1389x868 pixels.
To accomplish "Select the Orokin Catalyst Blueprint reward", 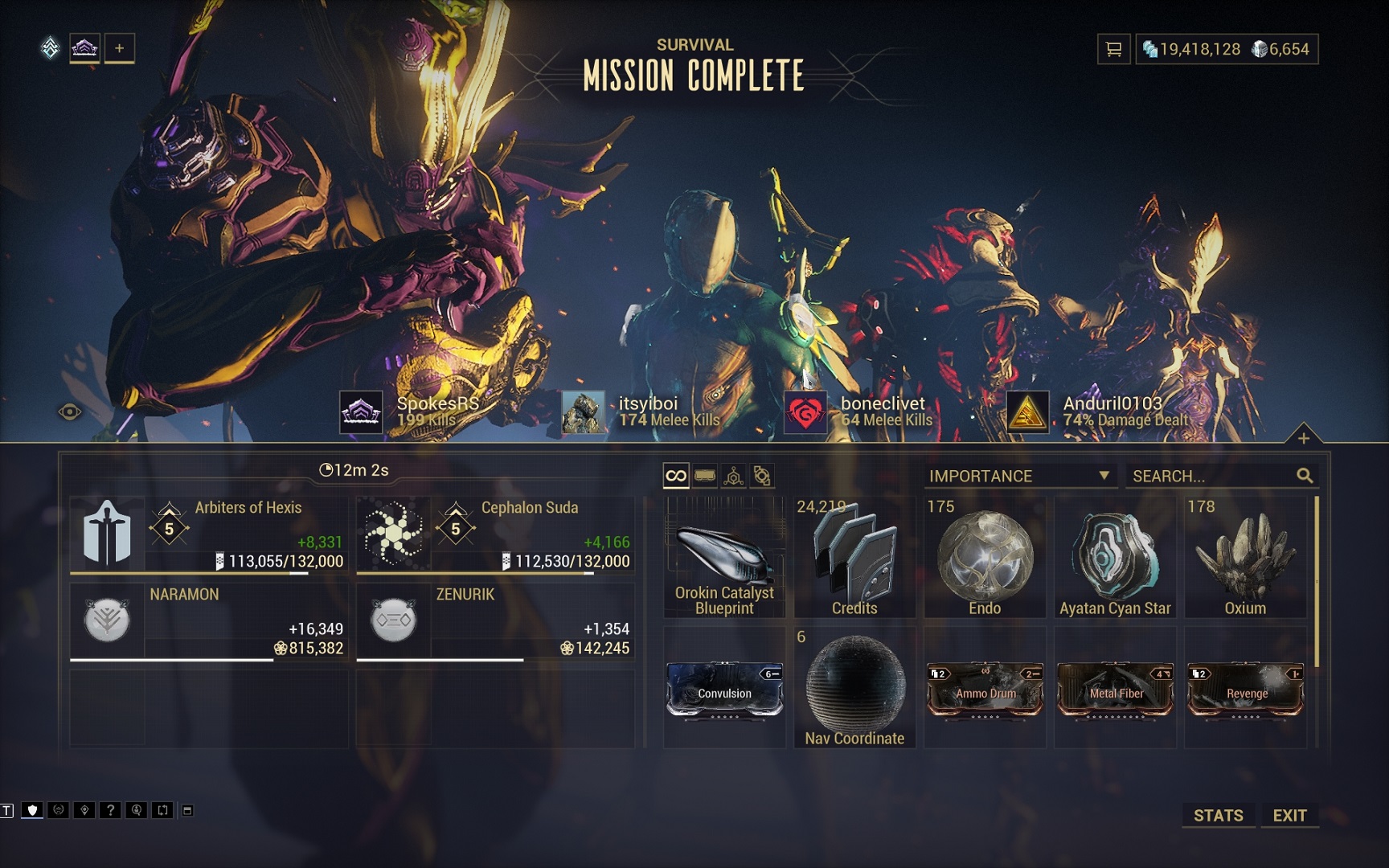I will click(724, 557).
